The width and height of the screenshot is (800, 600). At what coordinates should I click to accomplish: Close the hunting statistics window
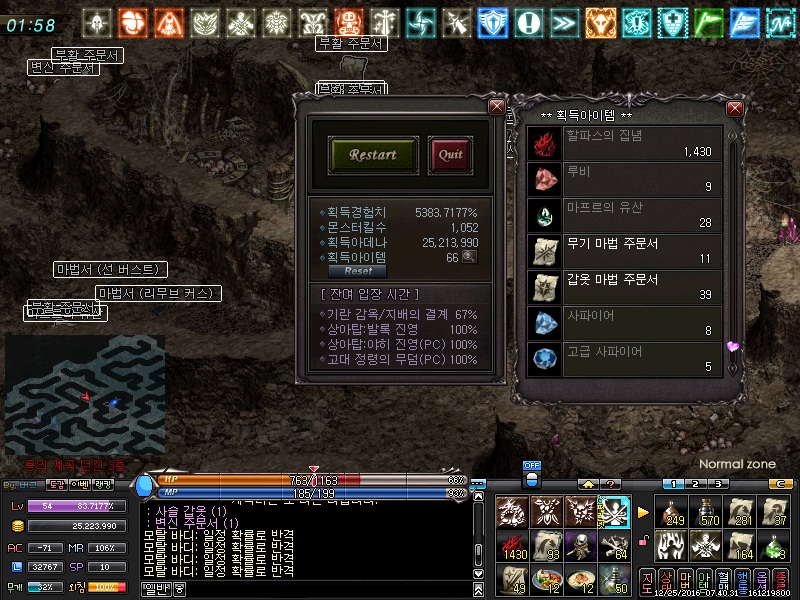496,106
